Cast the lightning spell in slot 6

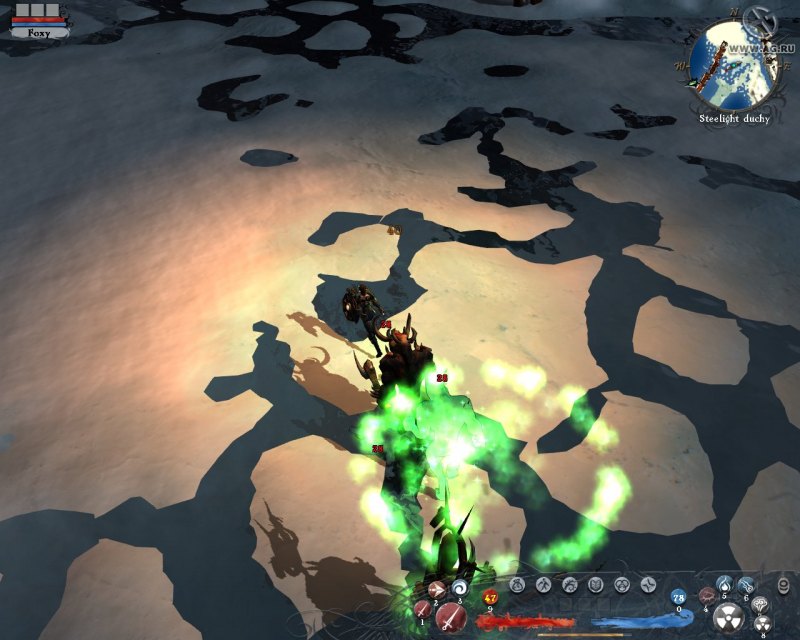click(x=746, y=585)
